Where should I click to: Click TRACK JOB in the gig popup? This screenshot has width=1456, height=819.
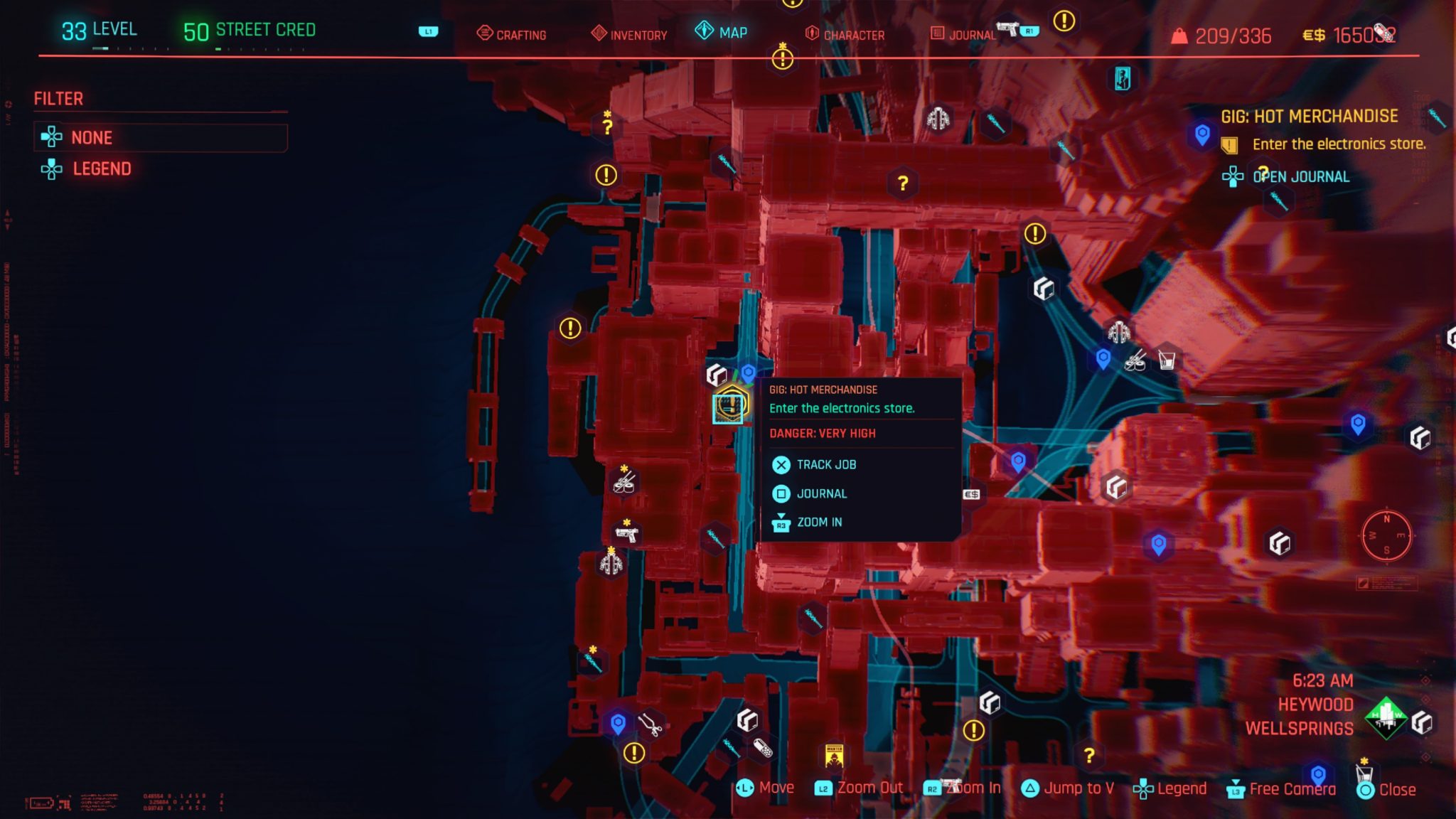826,464
